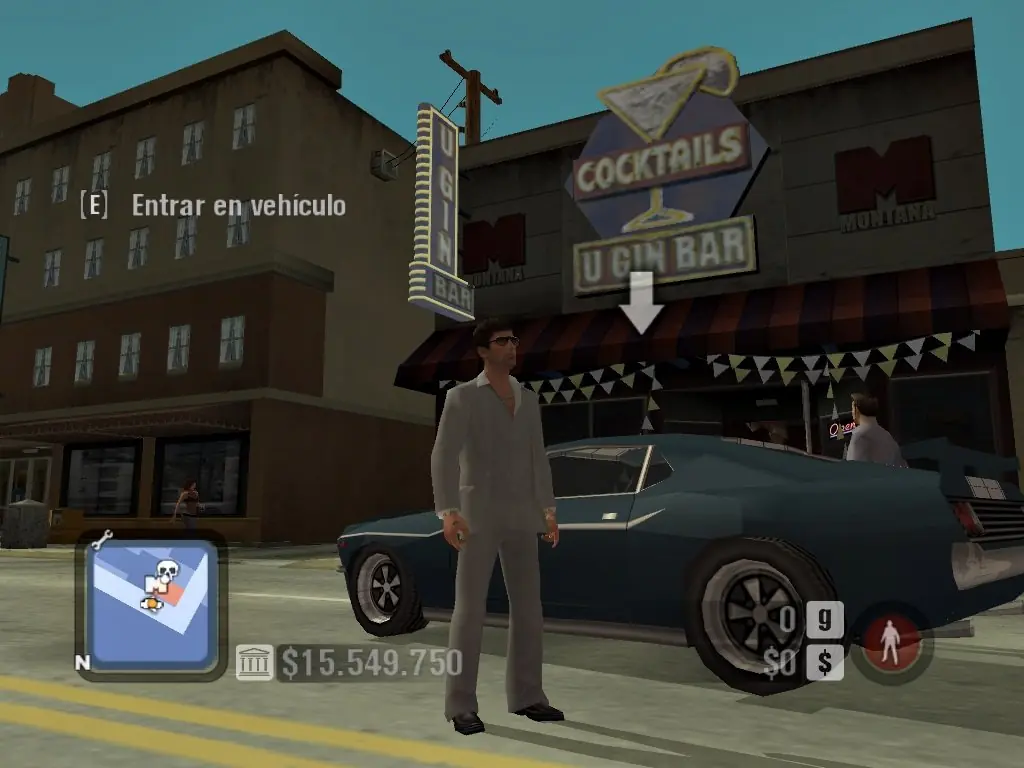
Task: Click the wrench icon above the minimap
Action: point(100,540)
